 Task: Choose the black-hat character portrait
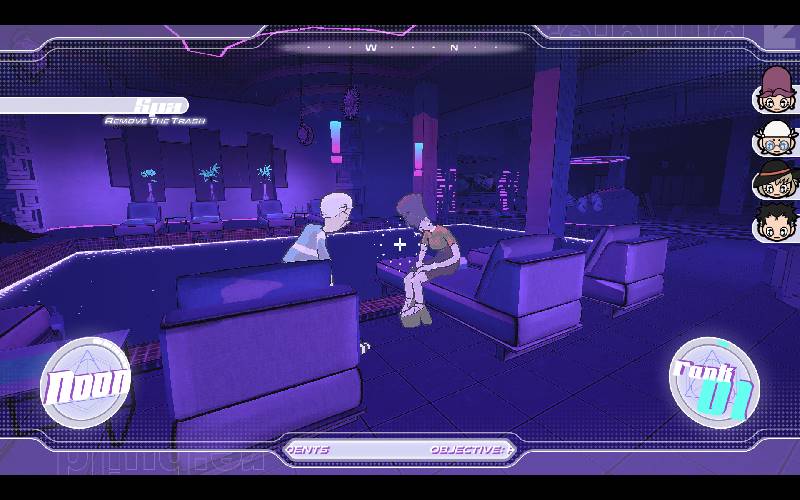tap(774, 179)
